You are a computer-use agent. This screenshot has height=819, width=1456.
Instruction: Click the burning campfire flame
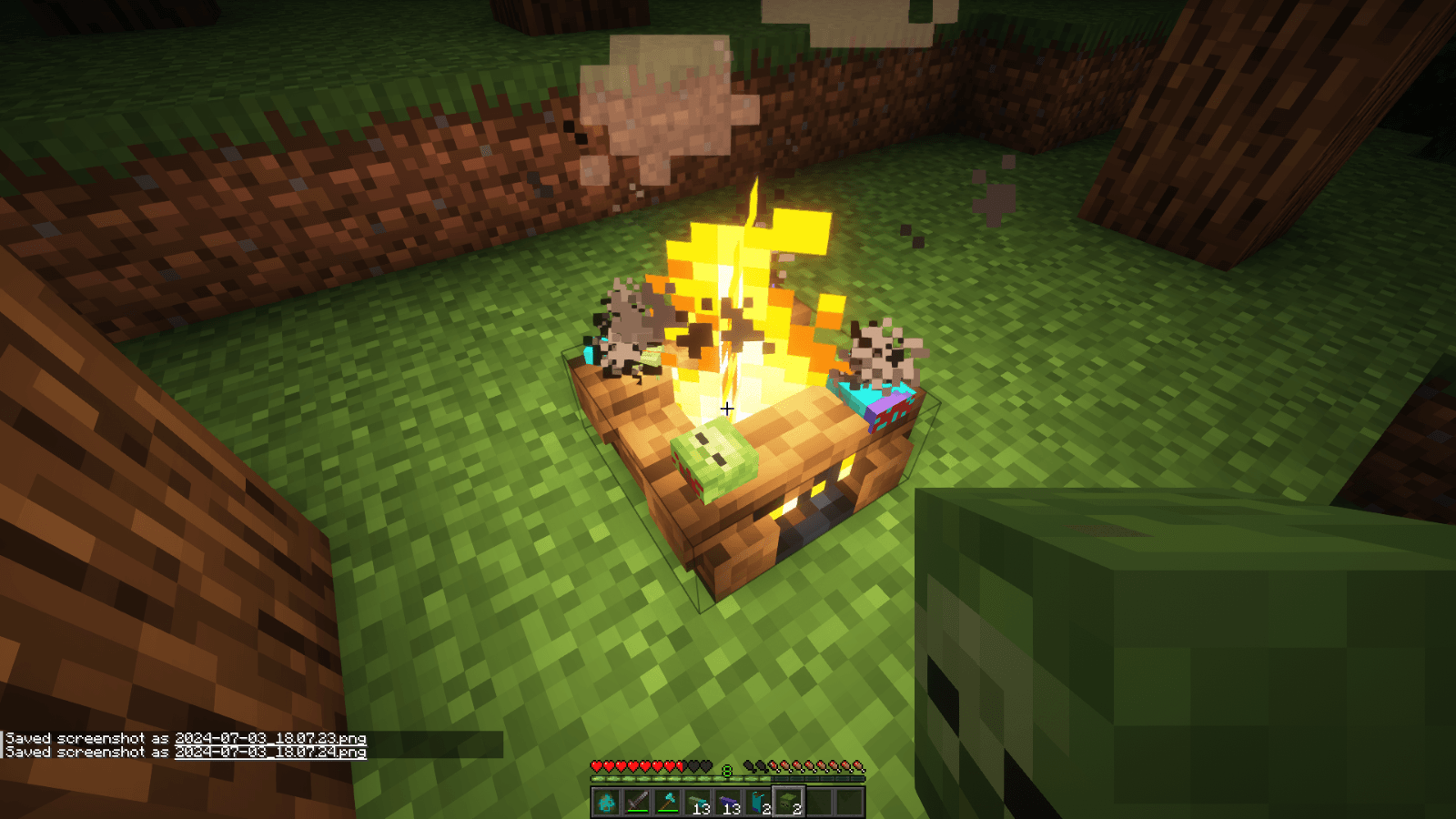tap(737, 300)
